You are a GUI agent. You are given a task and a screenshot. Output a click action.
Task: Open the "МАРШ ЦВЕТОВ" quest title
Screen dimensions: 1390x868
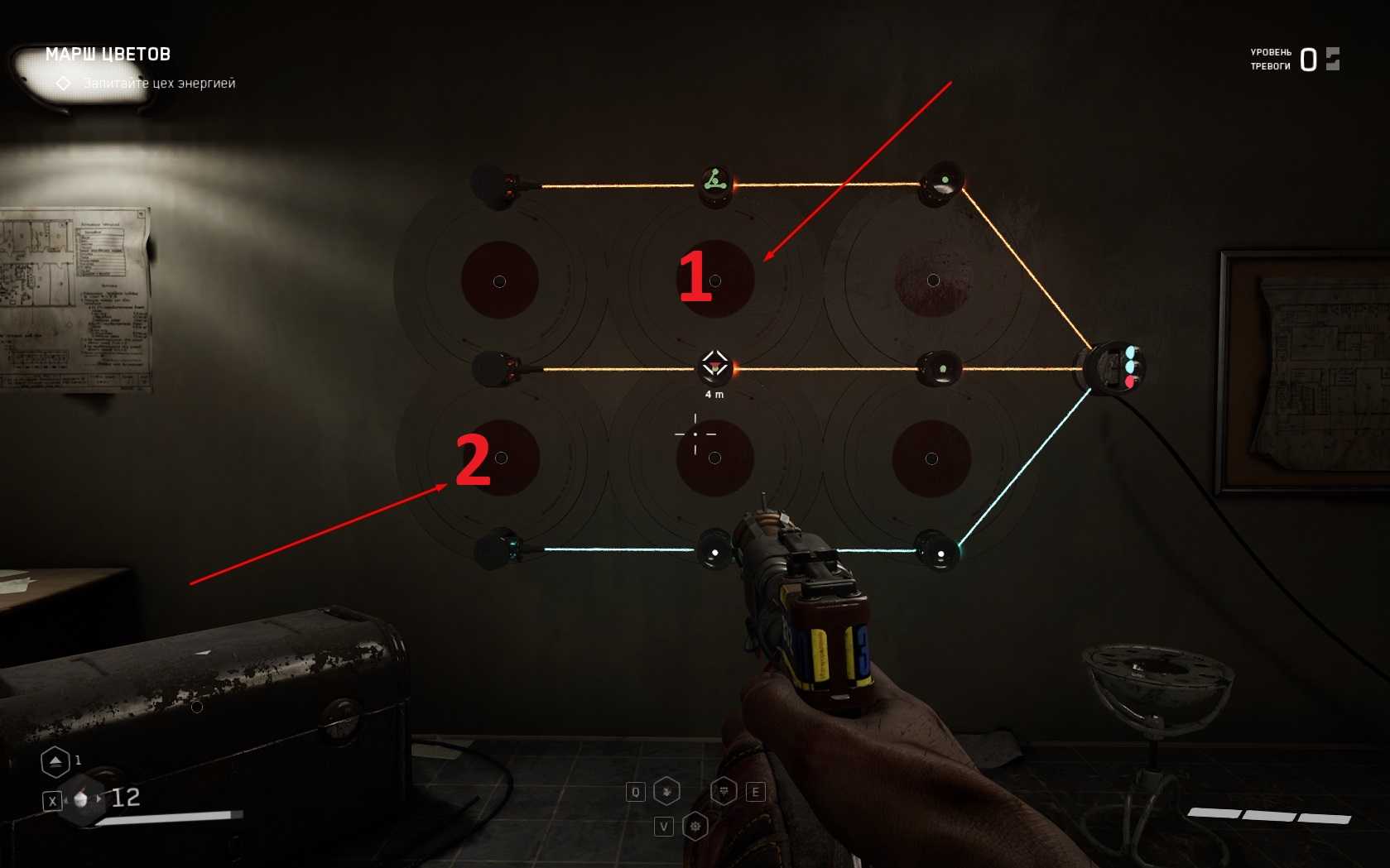click(x=108, y=55)
